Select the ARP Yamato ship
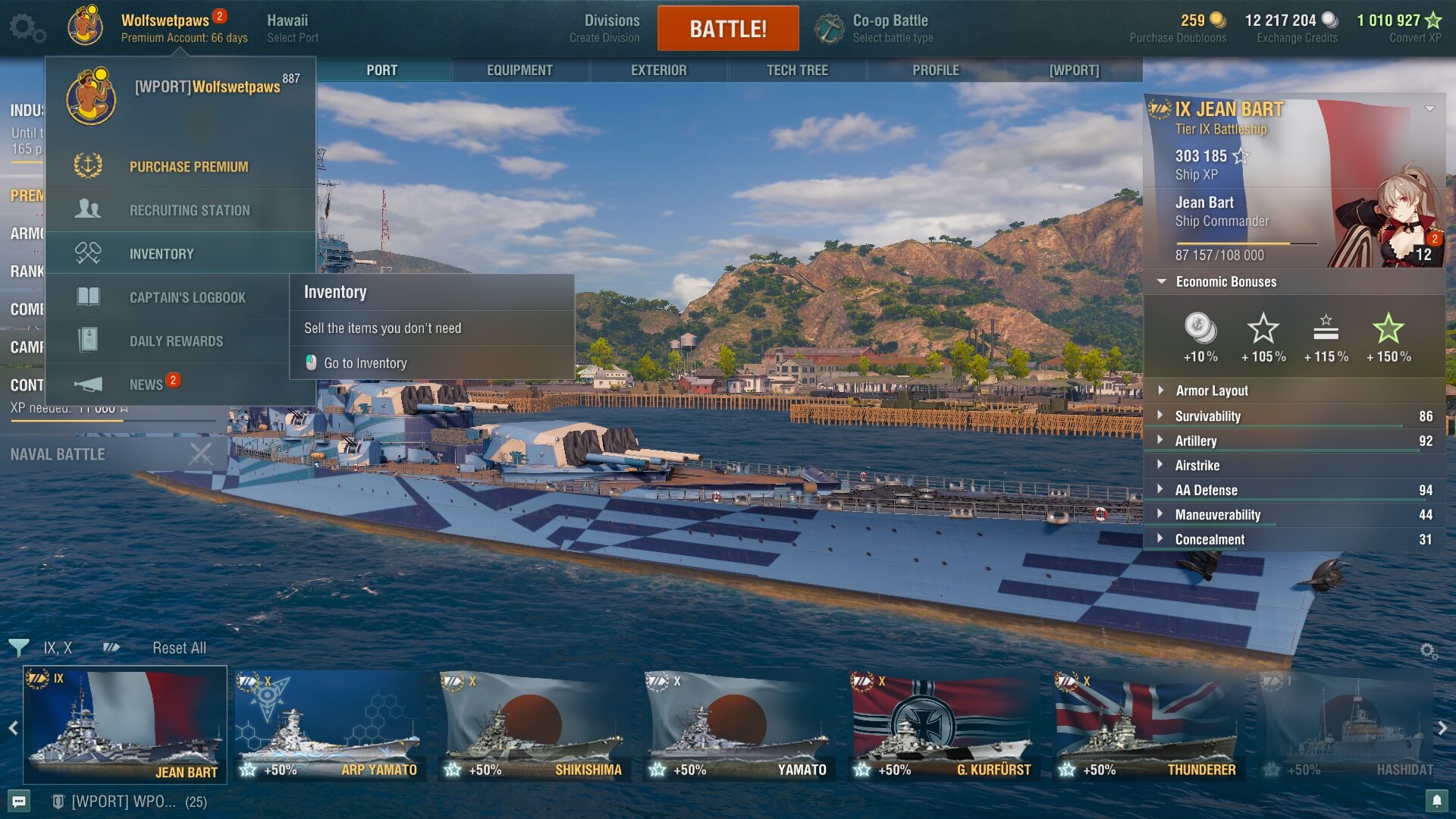 [x=331, y=724]
